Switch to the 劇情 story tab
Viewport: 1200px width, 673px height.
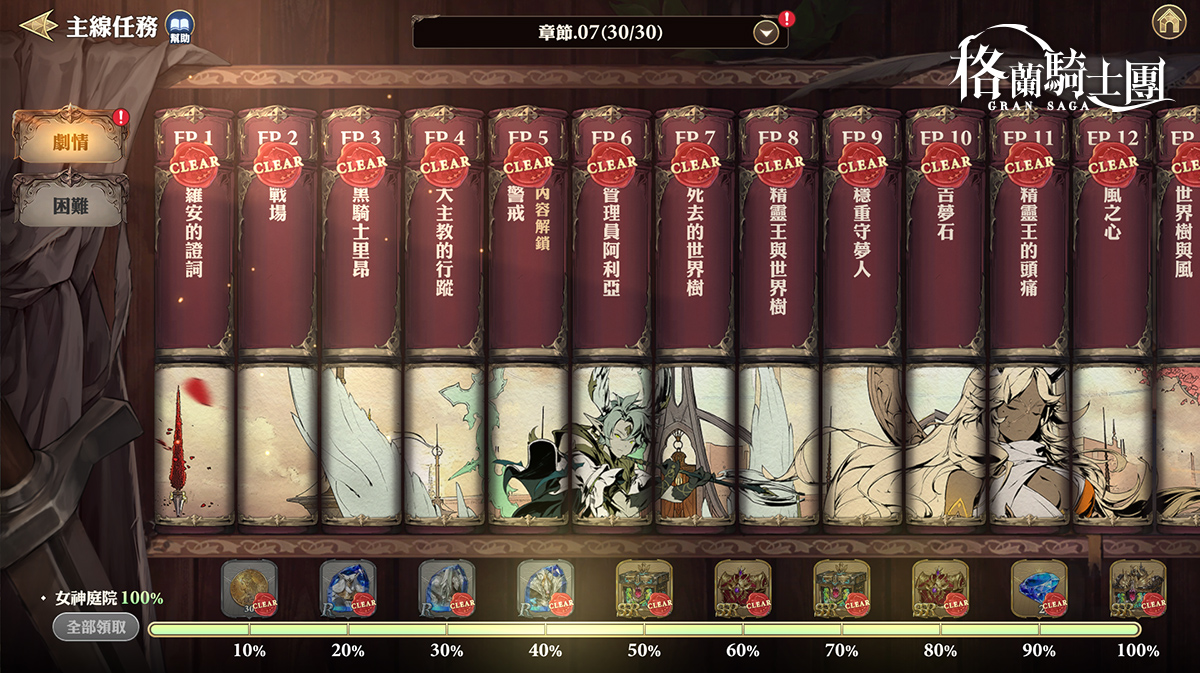pyautogui.click(x=70, y=141)
